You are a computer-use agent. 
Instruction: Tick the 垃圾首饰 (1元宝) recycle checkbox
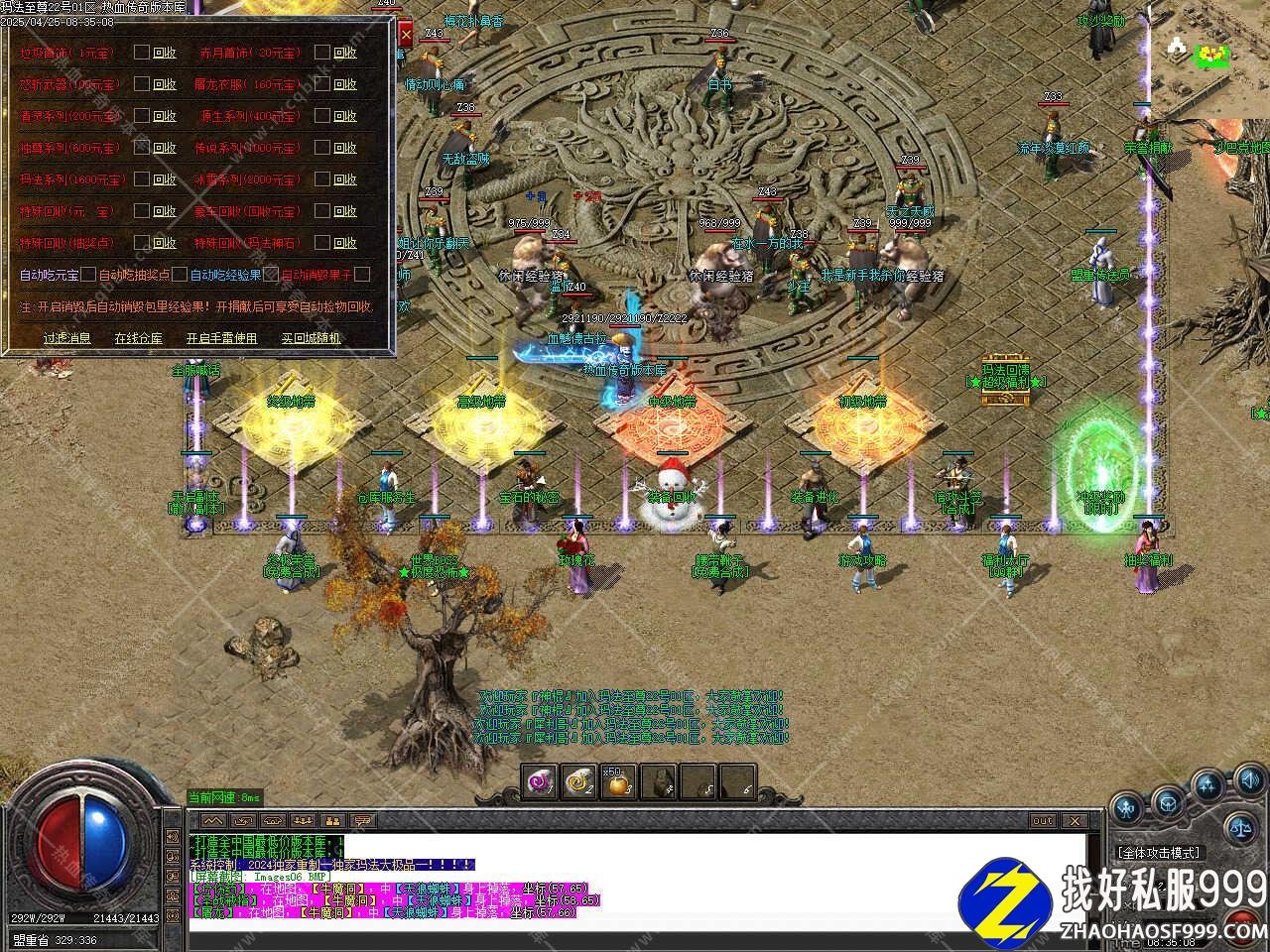coord(142,53)
